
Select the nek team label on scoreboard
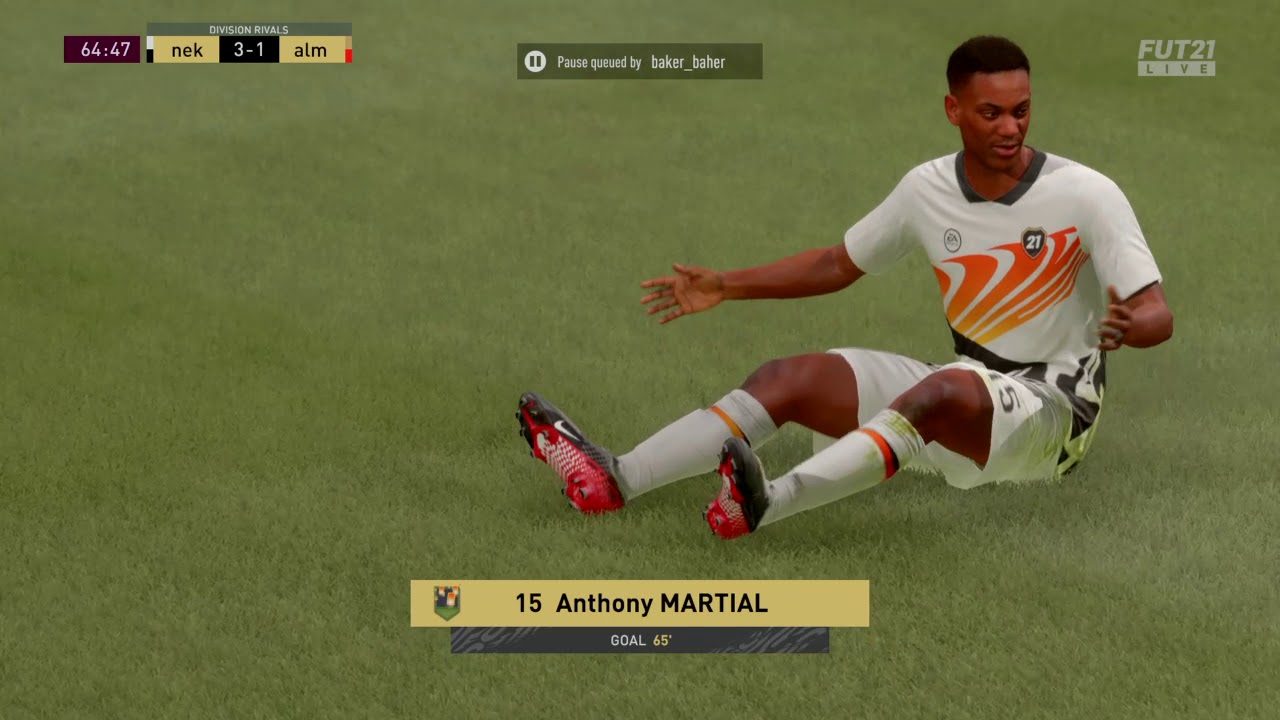click(187, 50)
